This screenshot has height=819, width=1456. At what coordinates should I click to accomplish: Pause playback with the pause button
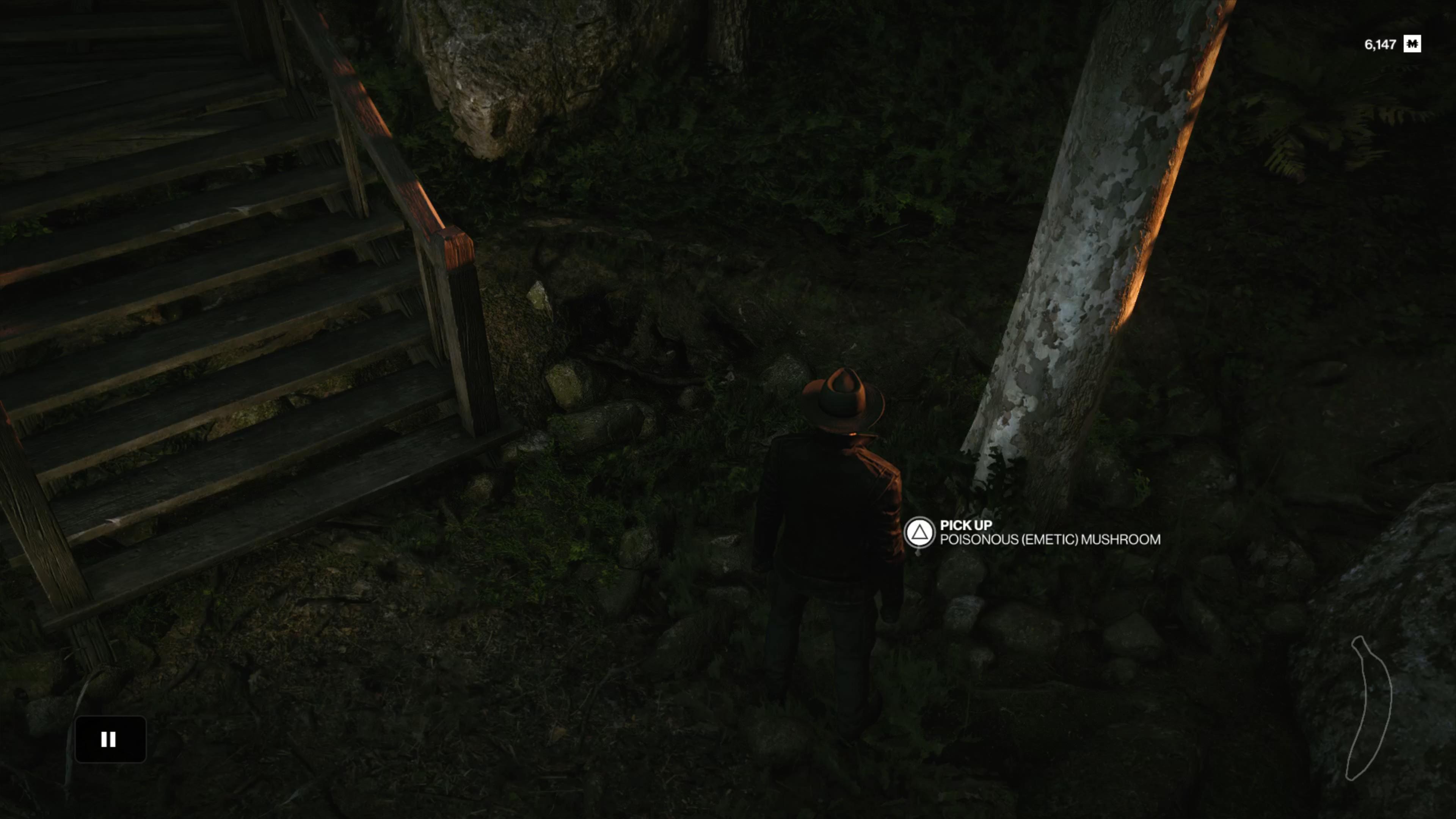coord(110,739)
